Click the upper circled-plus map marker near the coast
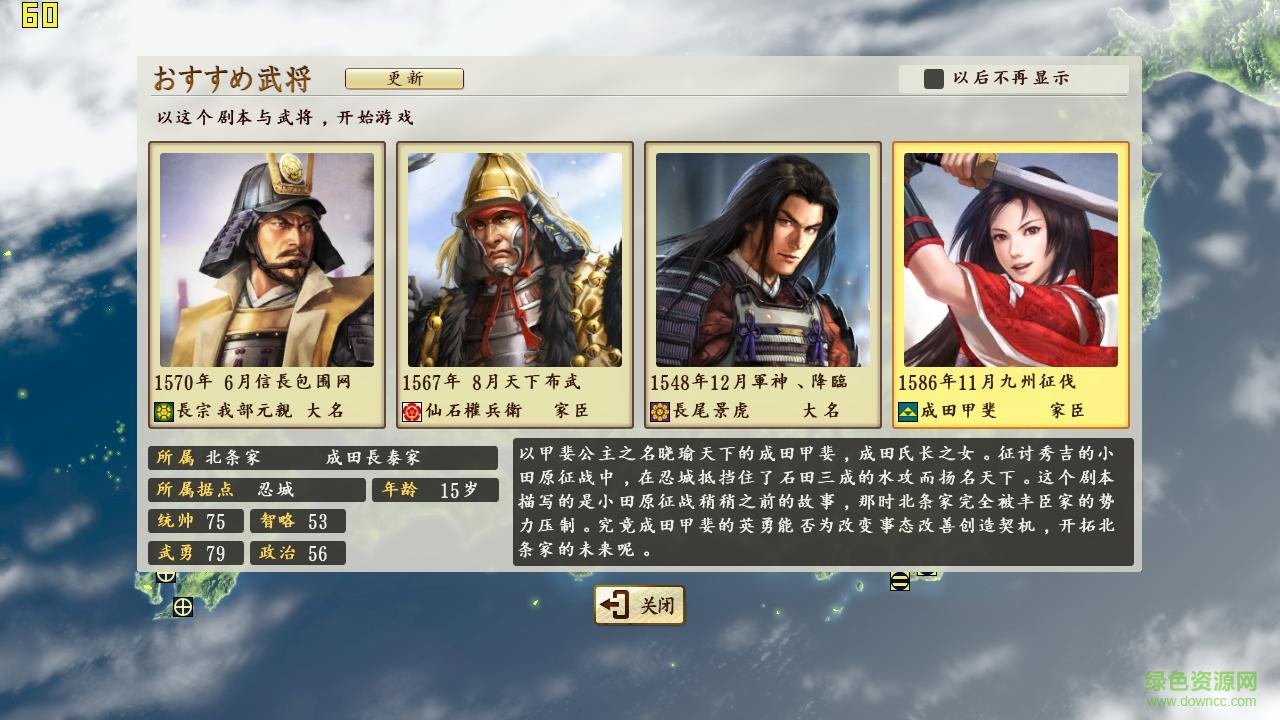 166,577
